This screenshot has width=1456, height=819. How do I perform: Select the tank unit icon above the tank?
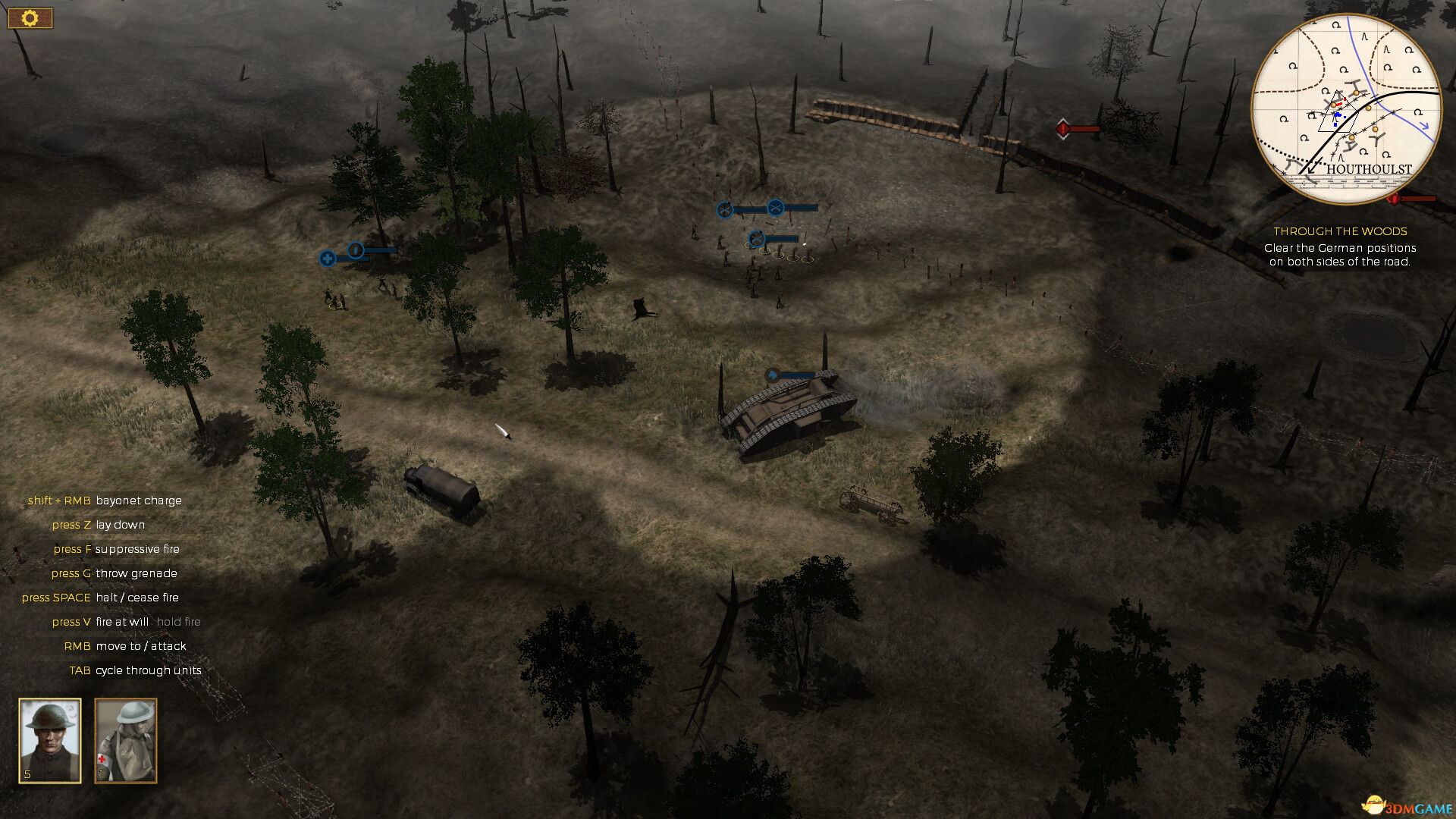770,375
